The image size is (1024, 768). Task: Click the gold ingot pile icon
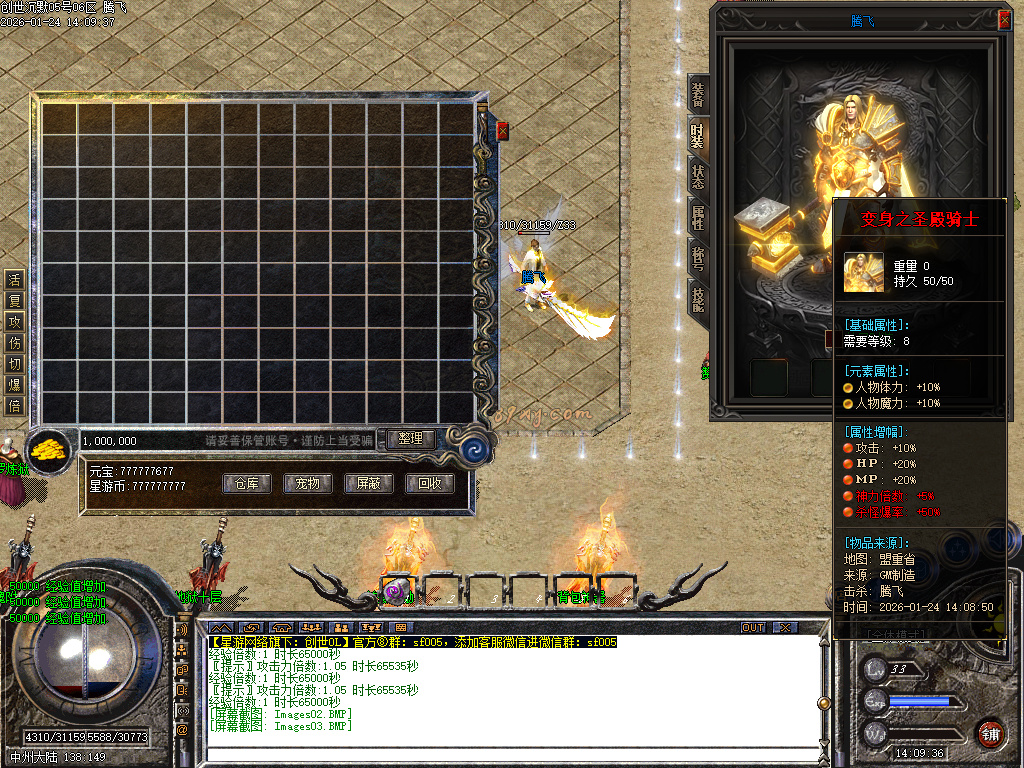click(46, 450)
